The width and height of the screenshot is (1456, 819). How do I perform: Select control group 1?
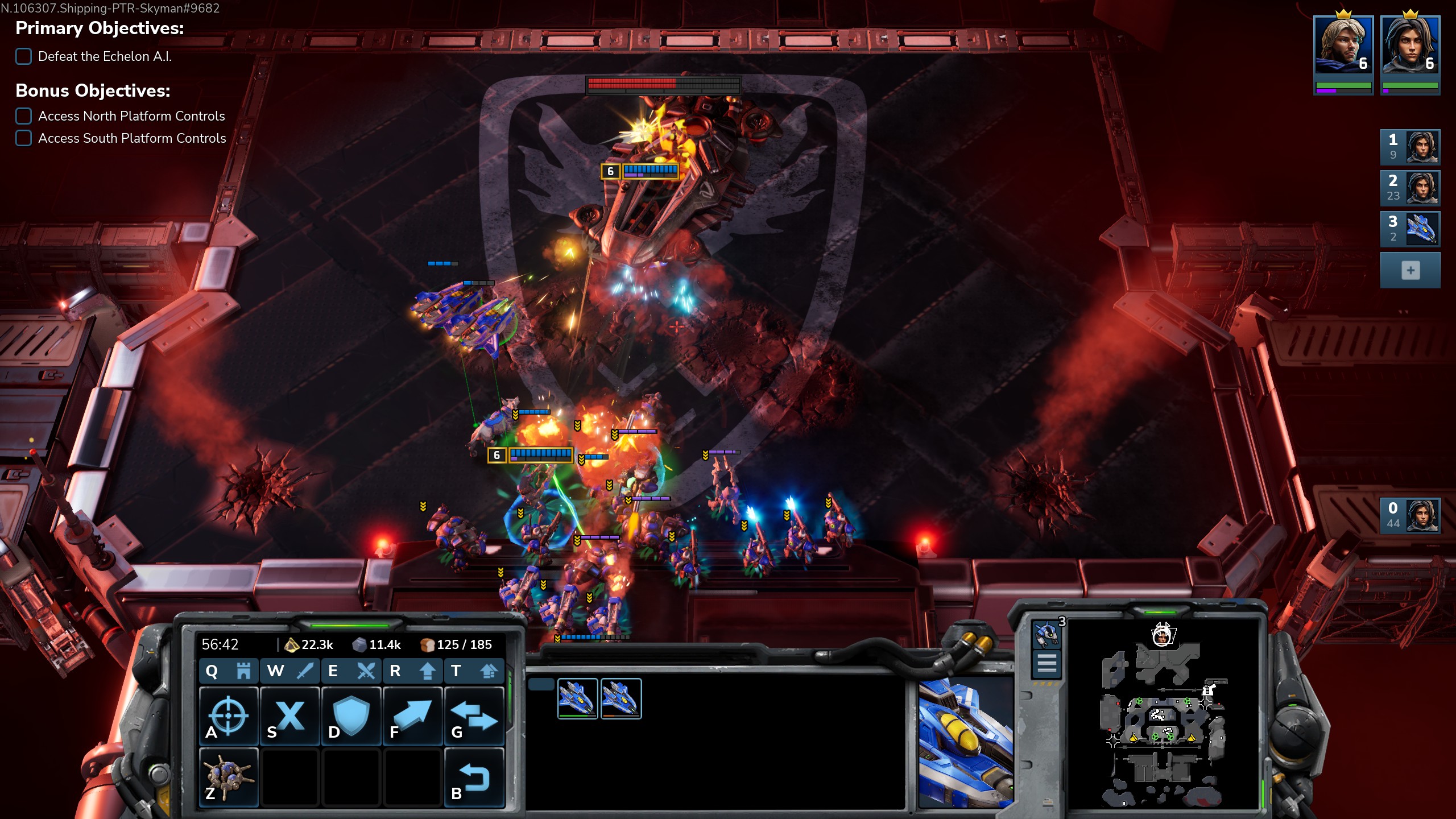coord(1409,147)
